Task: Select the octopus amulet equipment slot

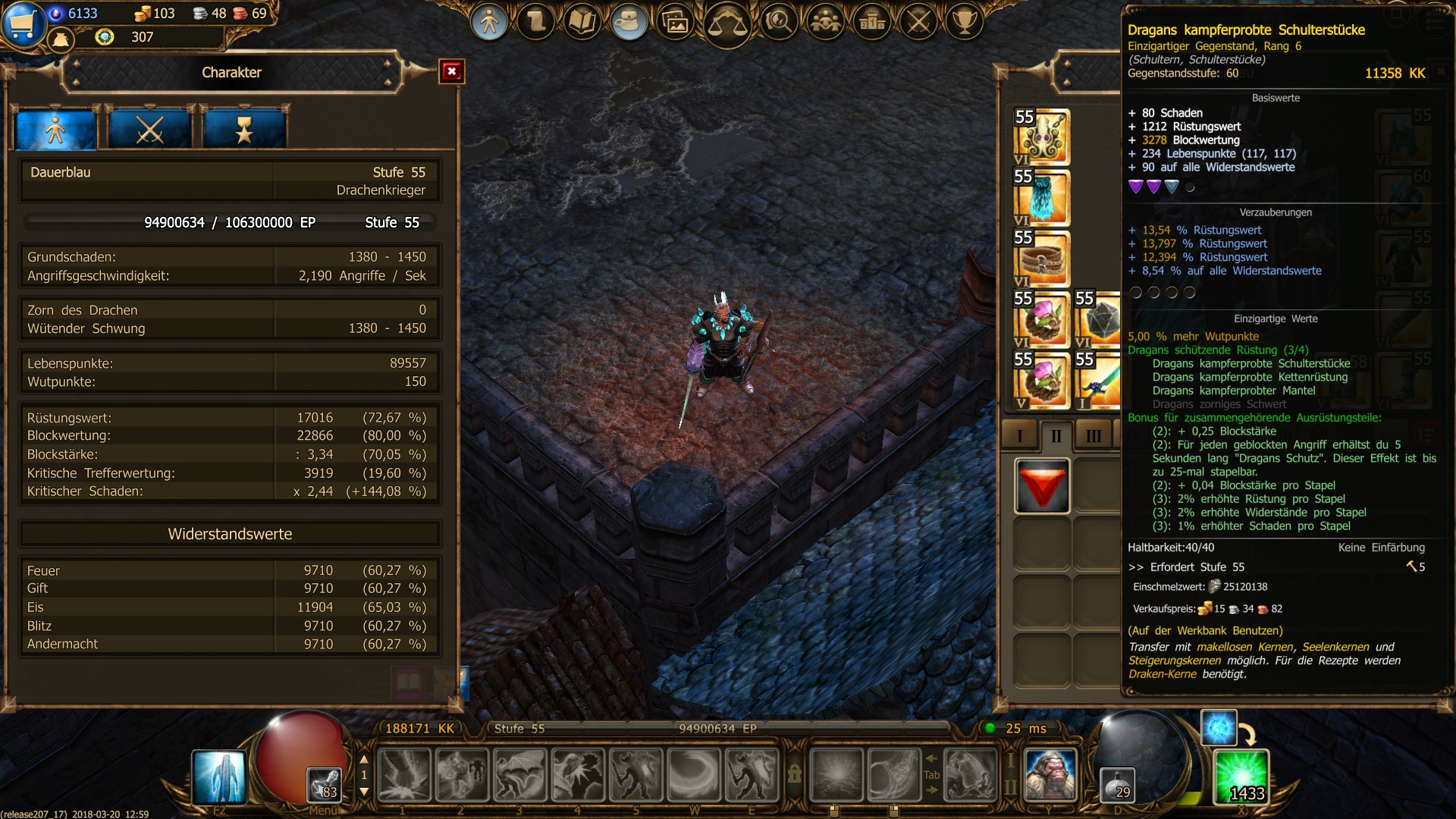Action: point(1042,137)
